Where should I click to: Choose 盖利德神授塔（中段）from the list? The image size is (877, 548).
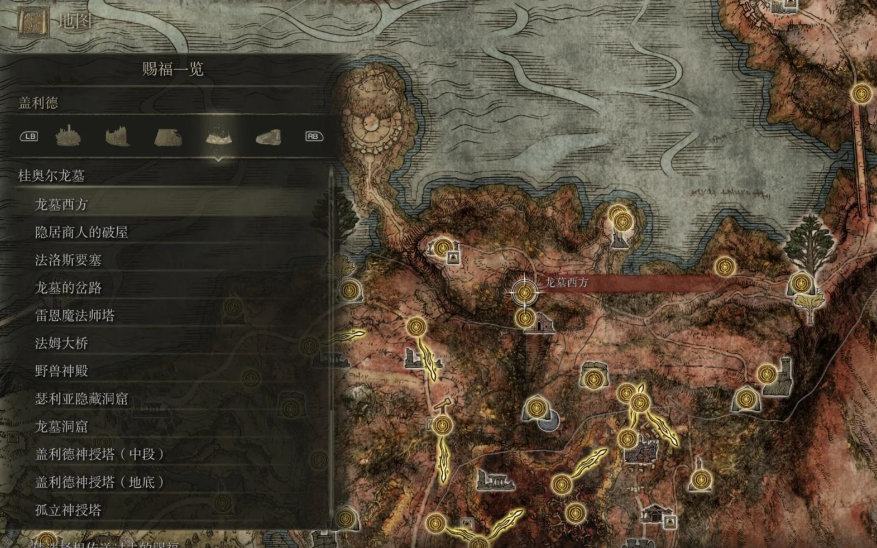click(100, 454)
